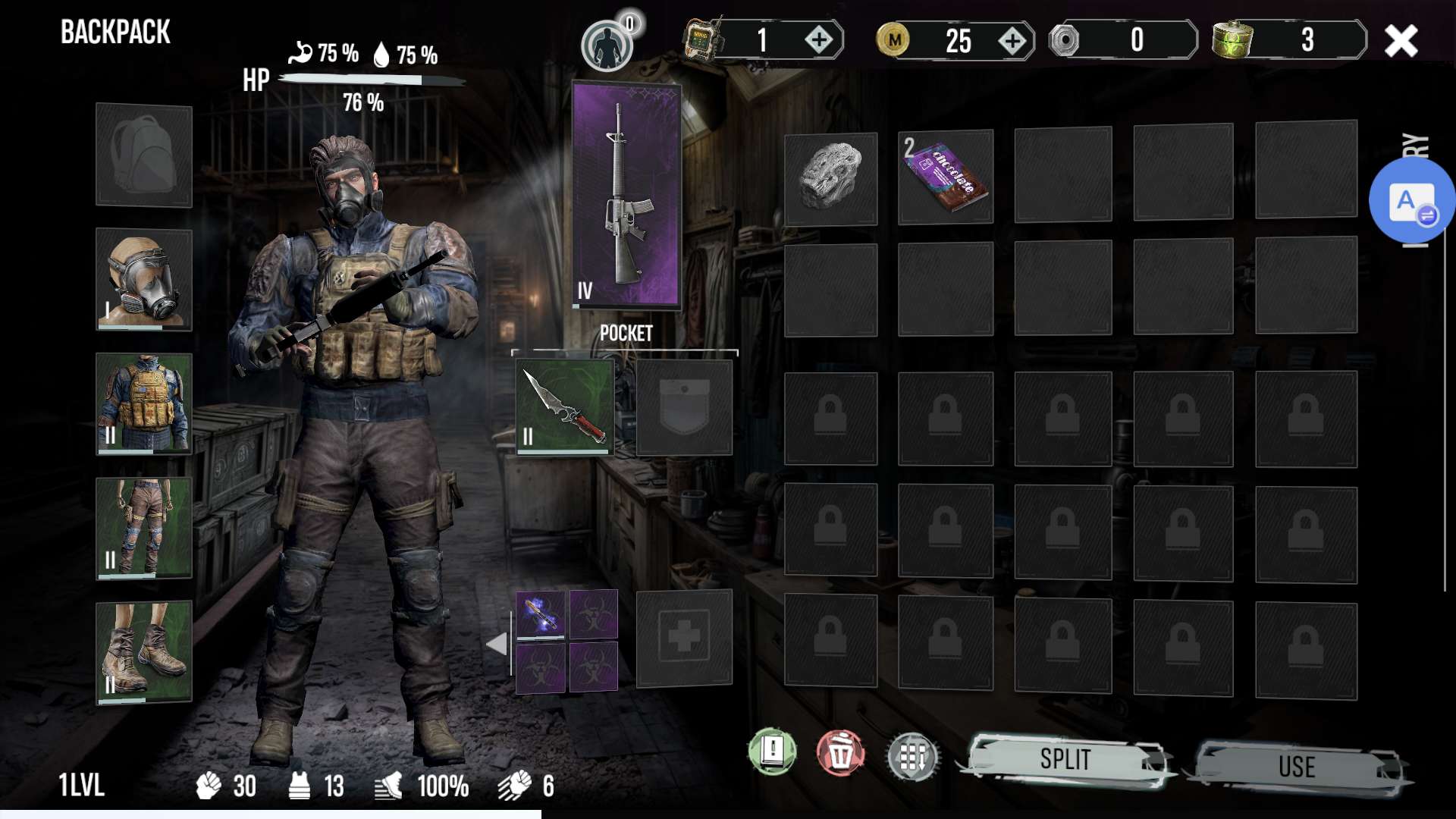
Task: Add more gold M coins
Action: (1012, 41)
